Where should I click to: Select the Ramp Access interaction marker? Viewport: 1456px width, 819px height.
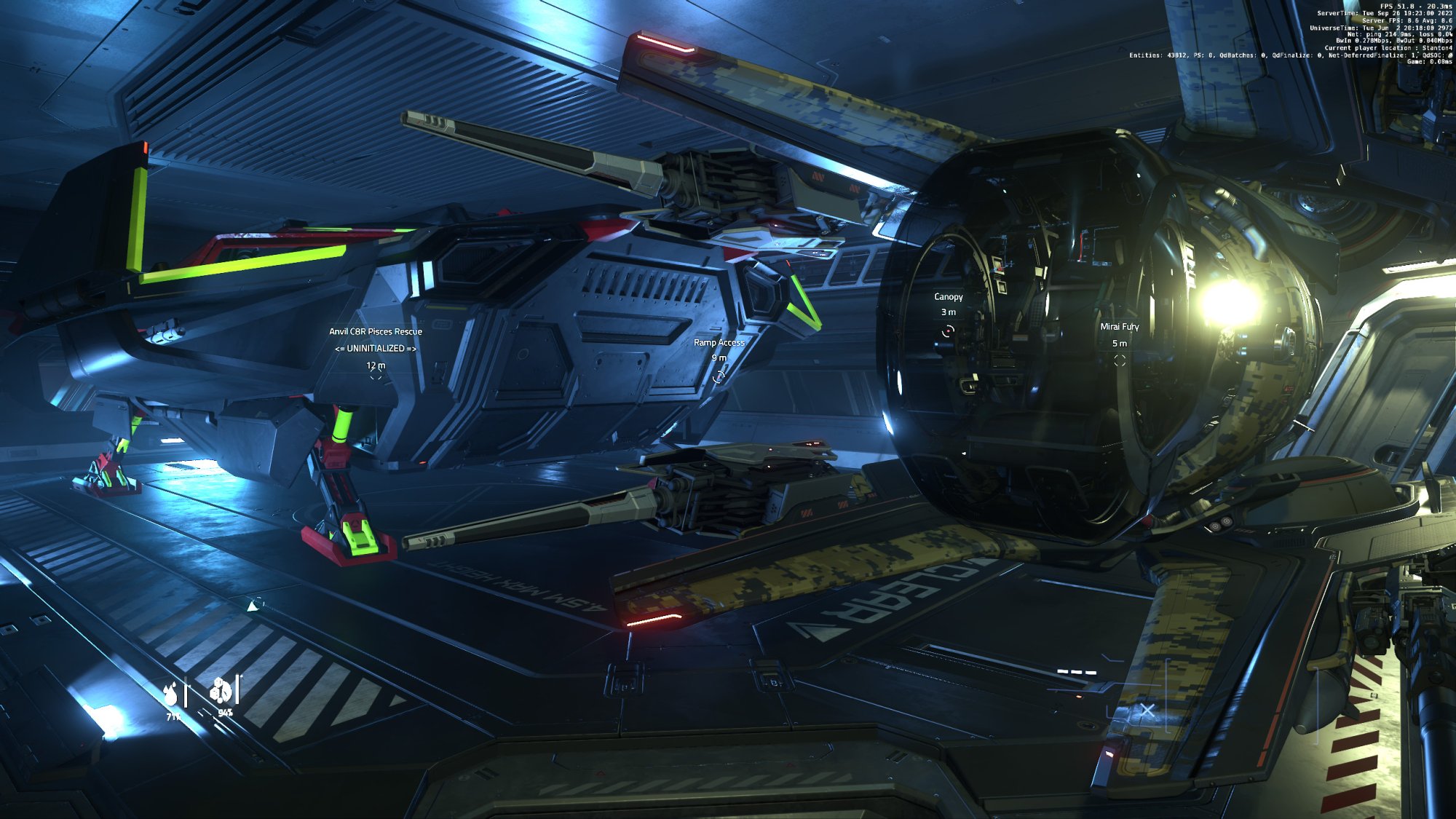click(x=719, y=376)
